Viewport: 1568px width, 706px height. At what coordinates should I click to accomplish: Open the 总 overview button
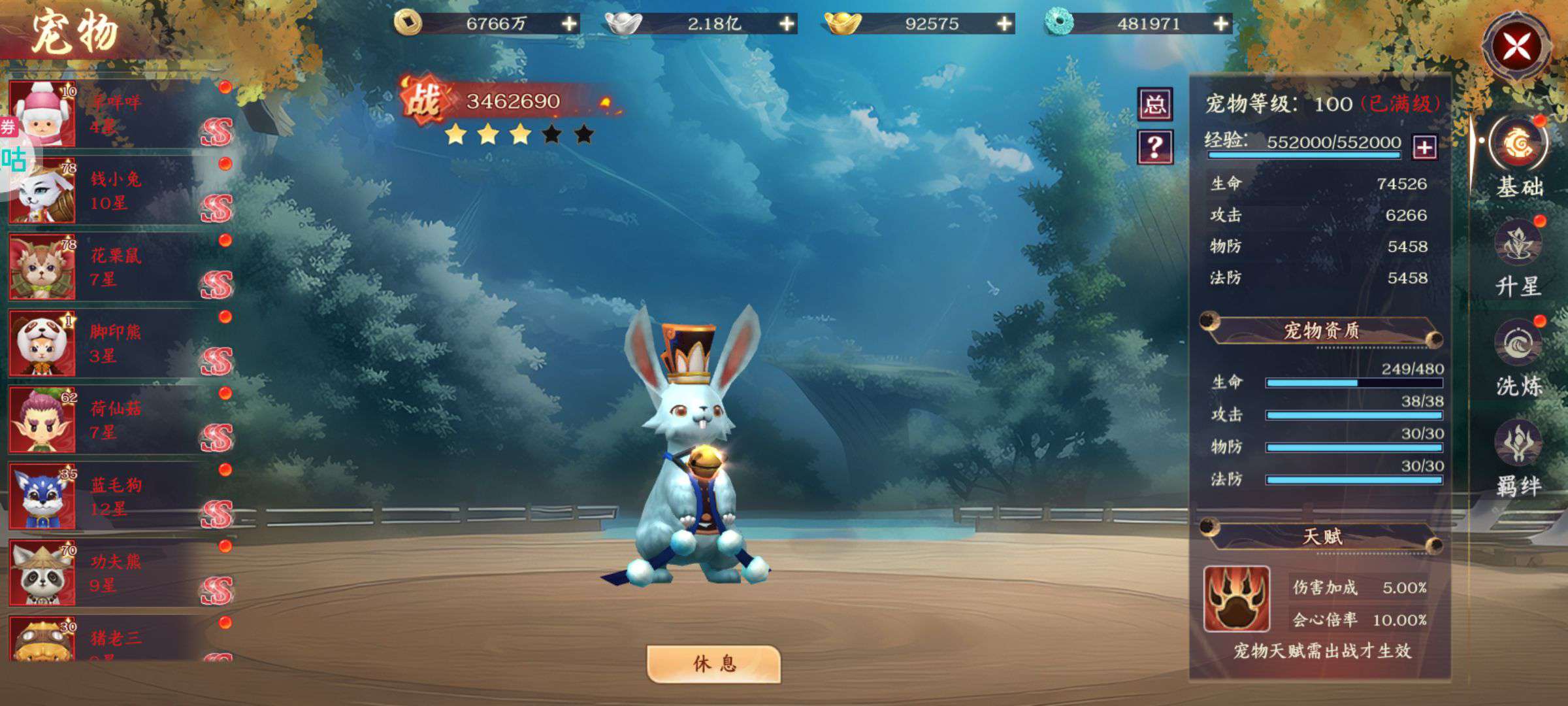coord(1154,105)
